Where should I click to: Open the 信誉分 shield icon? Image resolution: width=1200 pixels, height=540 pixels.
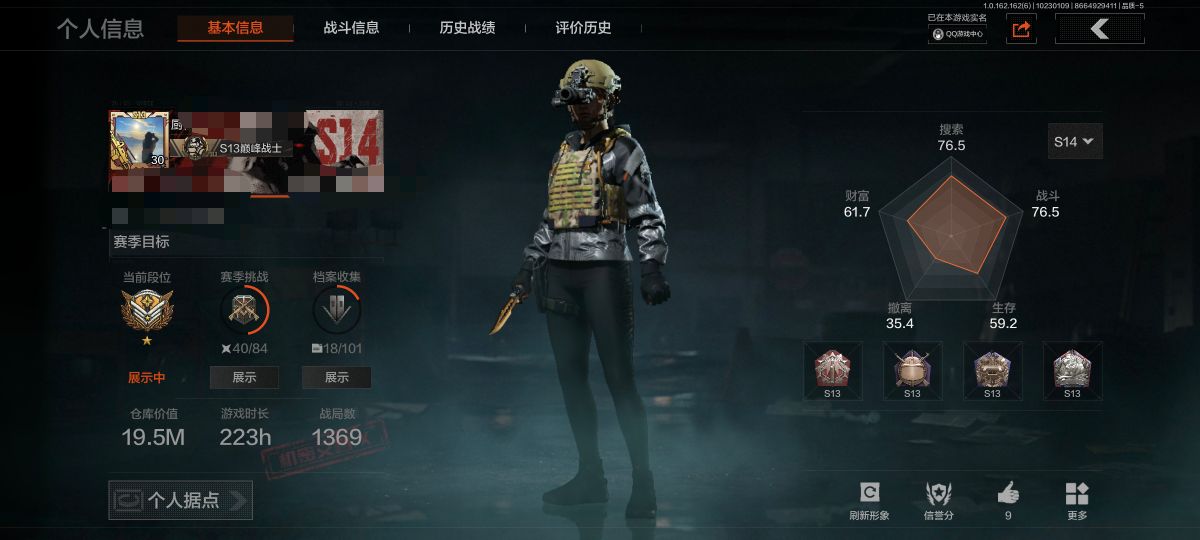tap(938, 493)
